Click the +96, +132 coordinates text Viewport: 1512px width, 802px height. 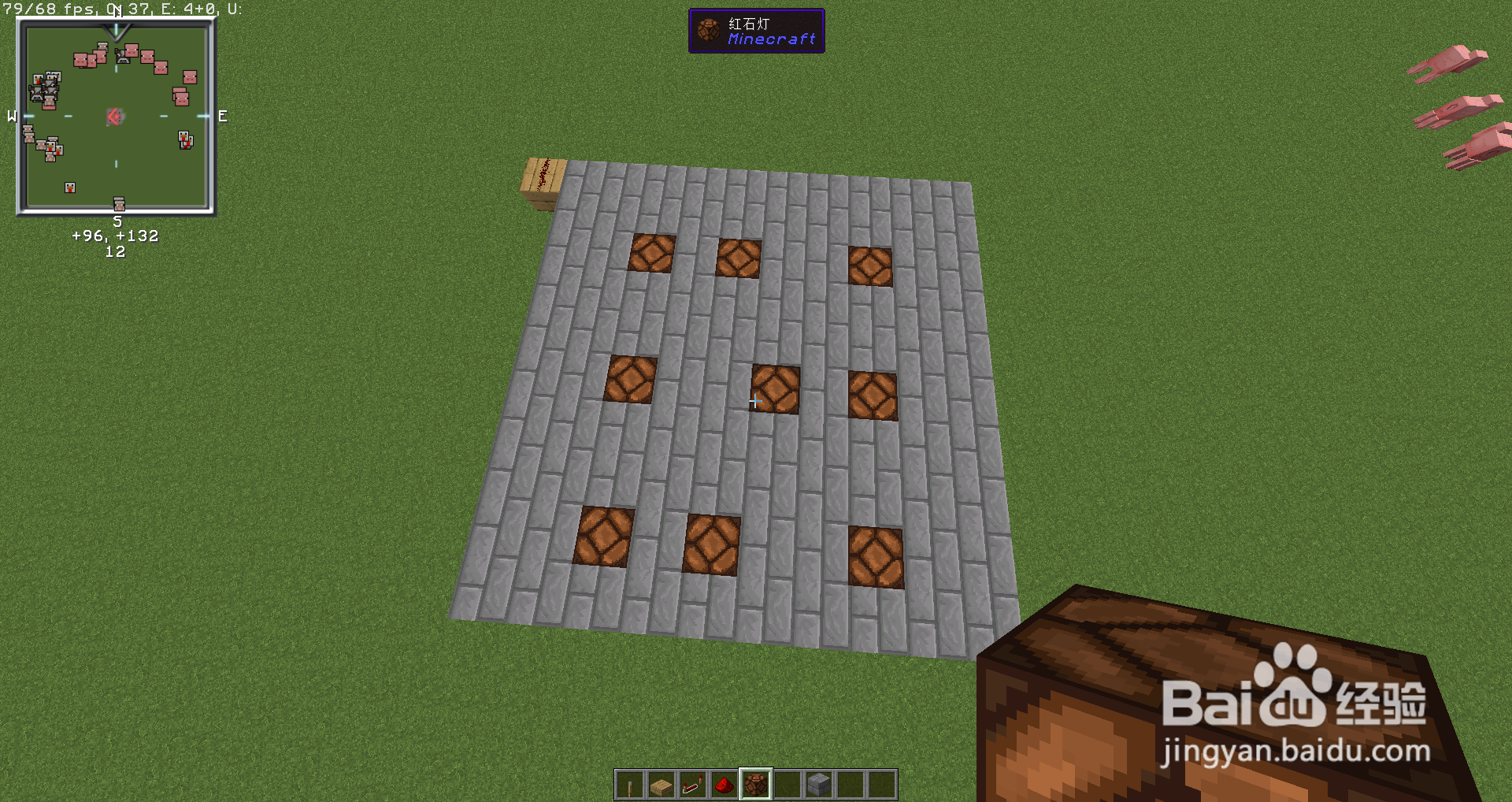coord(115,235)
